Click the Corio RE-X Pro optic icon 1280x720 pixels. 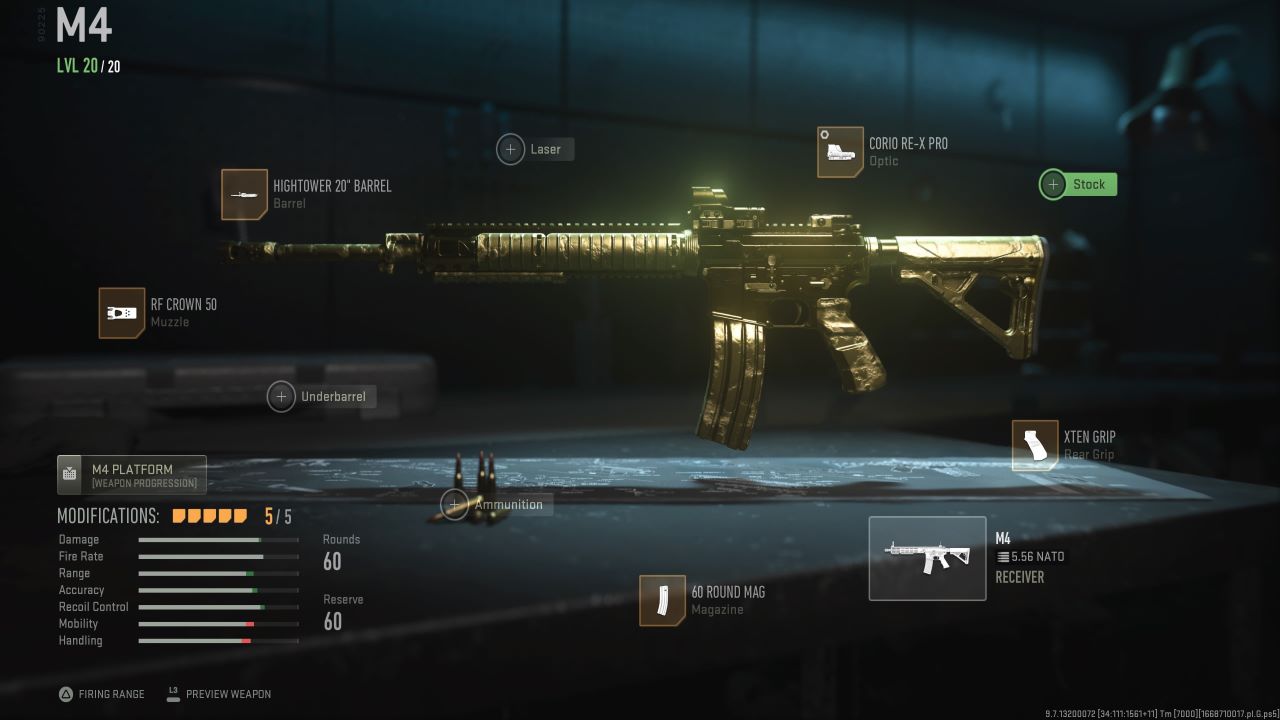point(840,152)
